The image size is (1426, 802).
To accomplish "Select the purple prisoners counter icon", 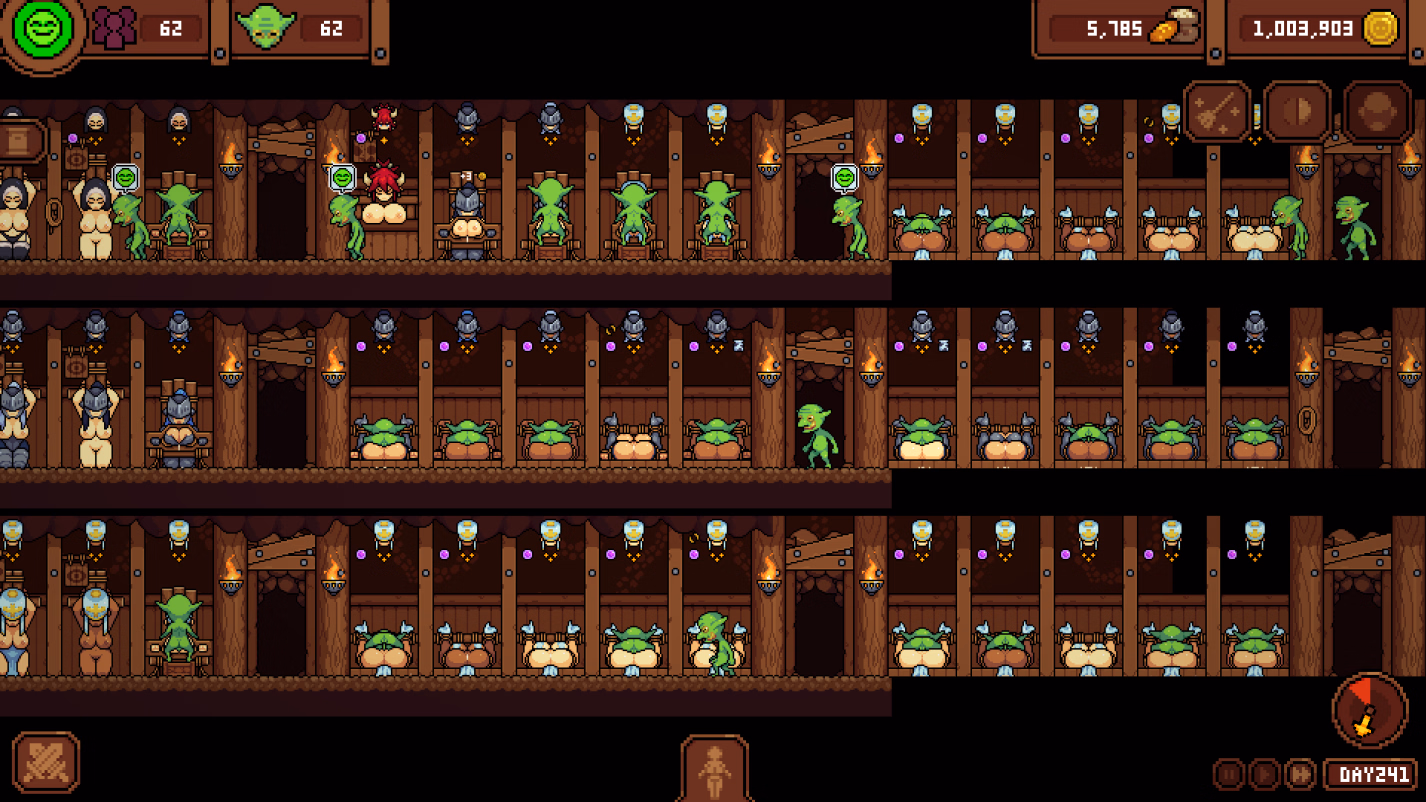I will [116, 27].
